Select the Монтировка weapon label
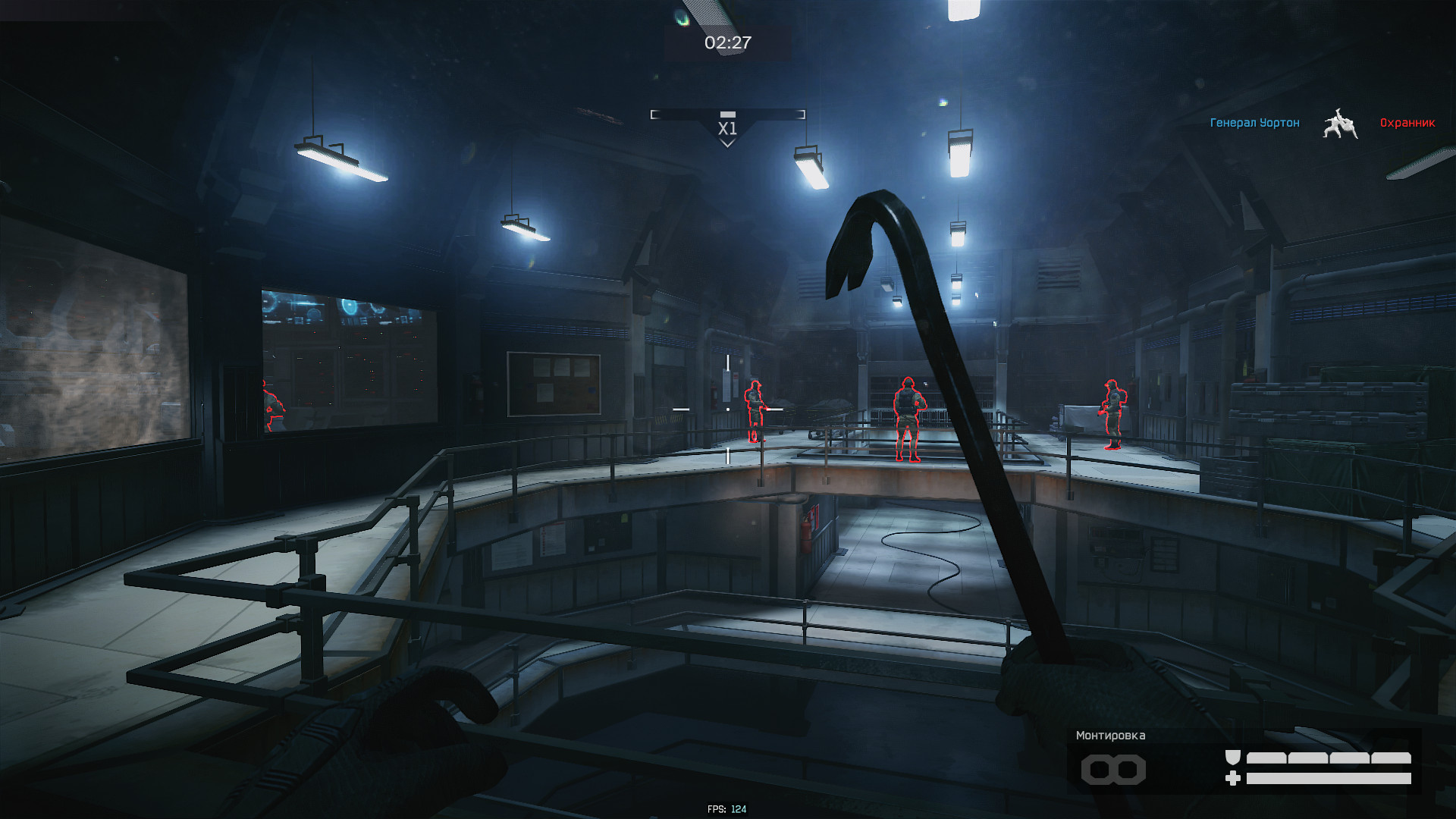Image resolution: width=1456 pixels, height=819 pixels. [x=1110, y=736]
